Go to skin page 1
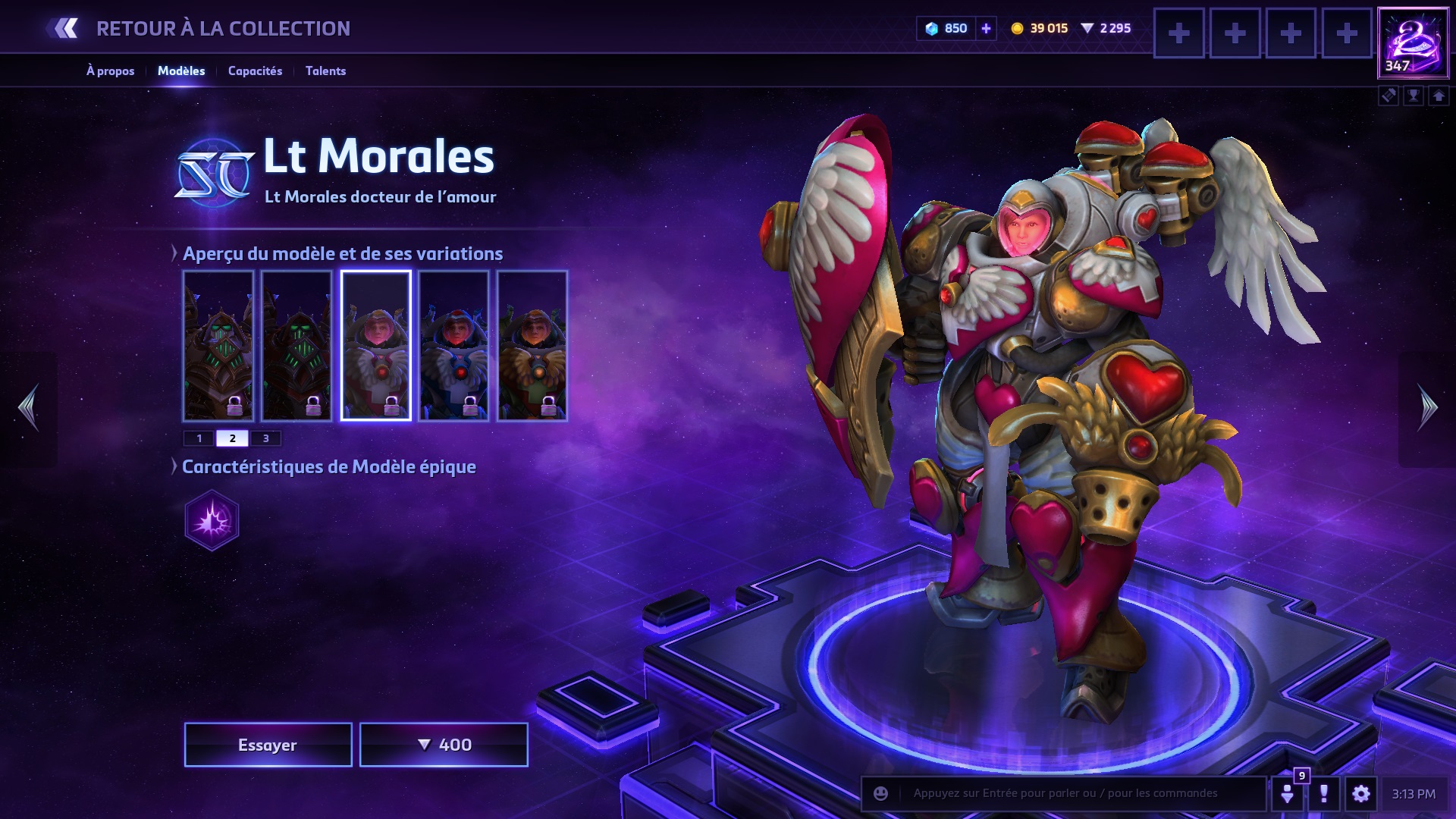Viewport: 1456px width, 819px height. click(x=199, y=438)
